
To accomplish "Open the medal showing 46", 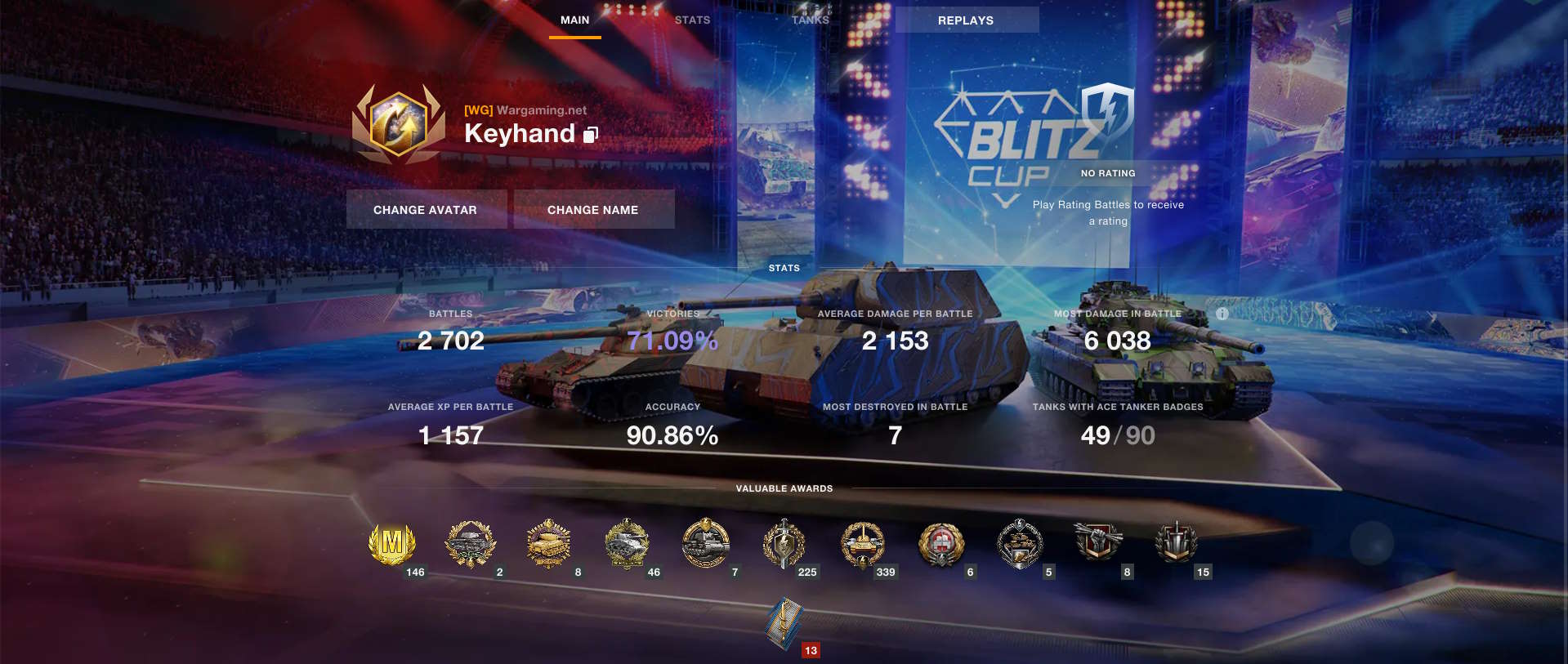I will click(628, 543).
